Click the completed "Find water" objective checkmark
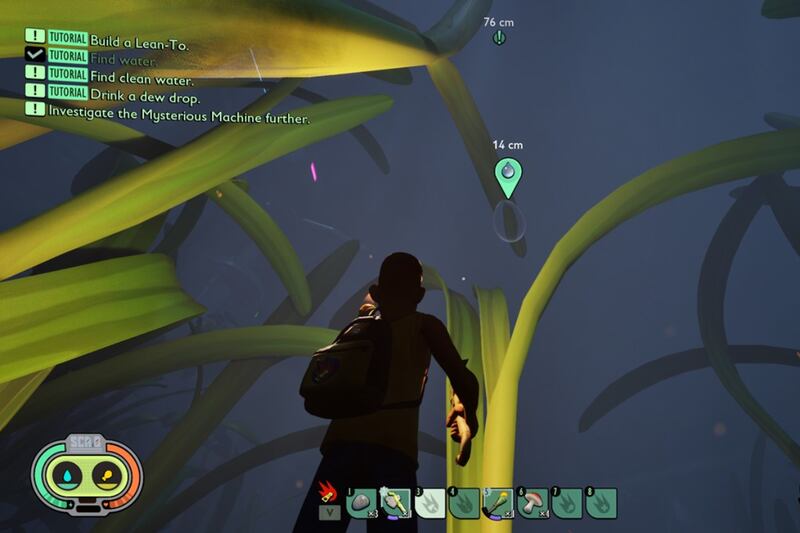The width and height of the screenshot is (800, 533). 36,59
